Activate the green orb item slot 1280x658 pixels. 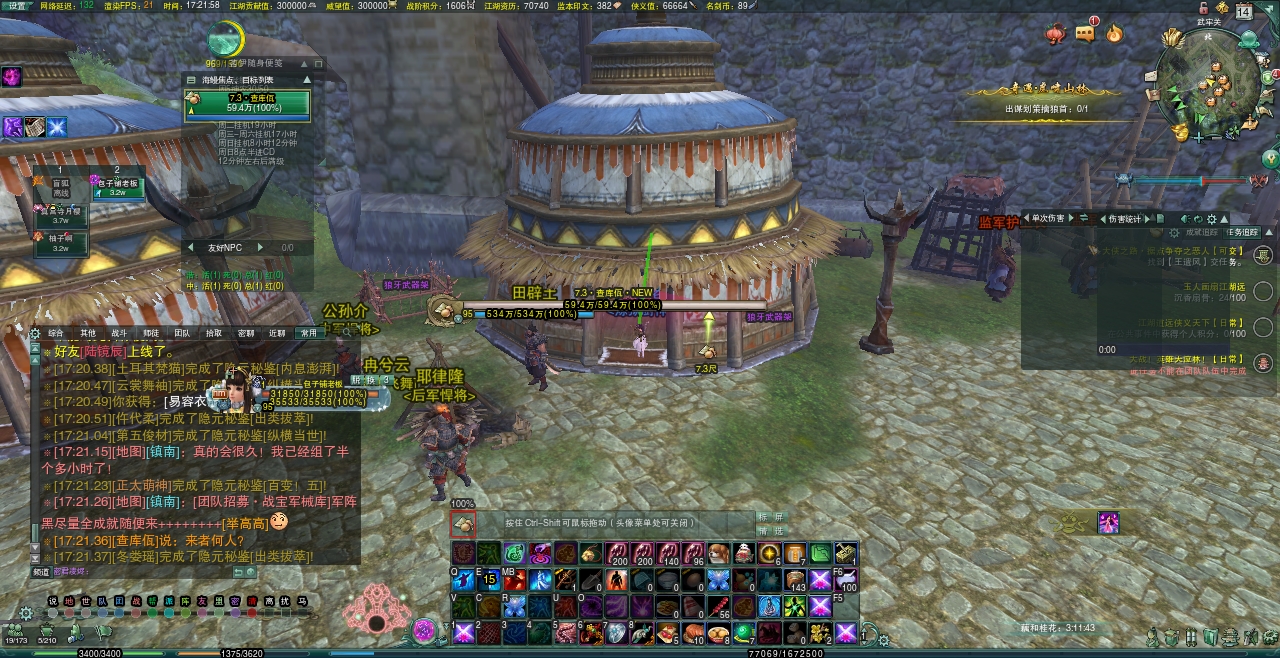pos(744,632)
